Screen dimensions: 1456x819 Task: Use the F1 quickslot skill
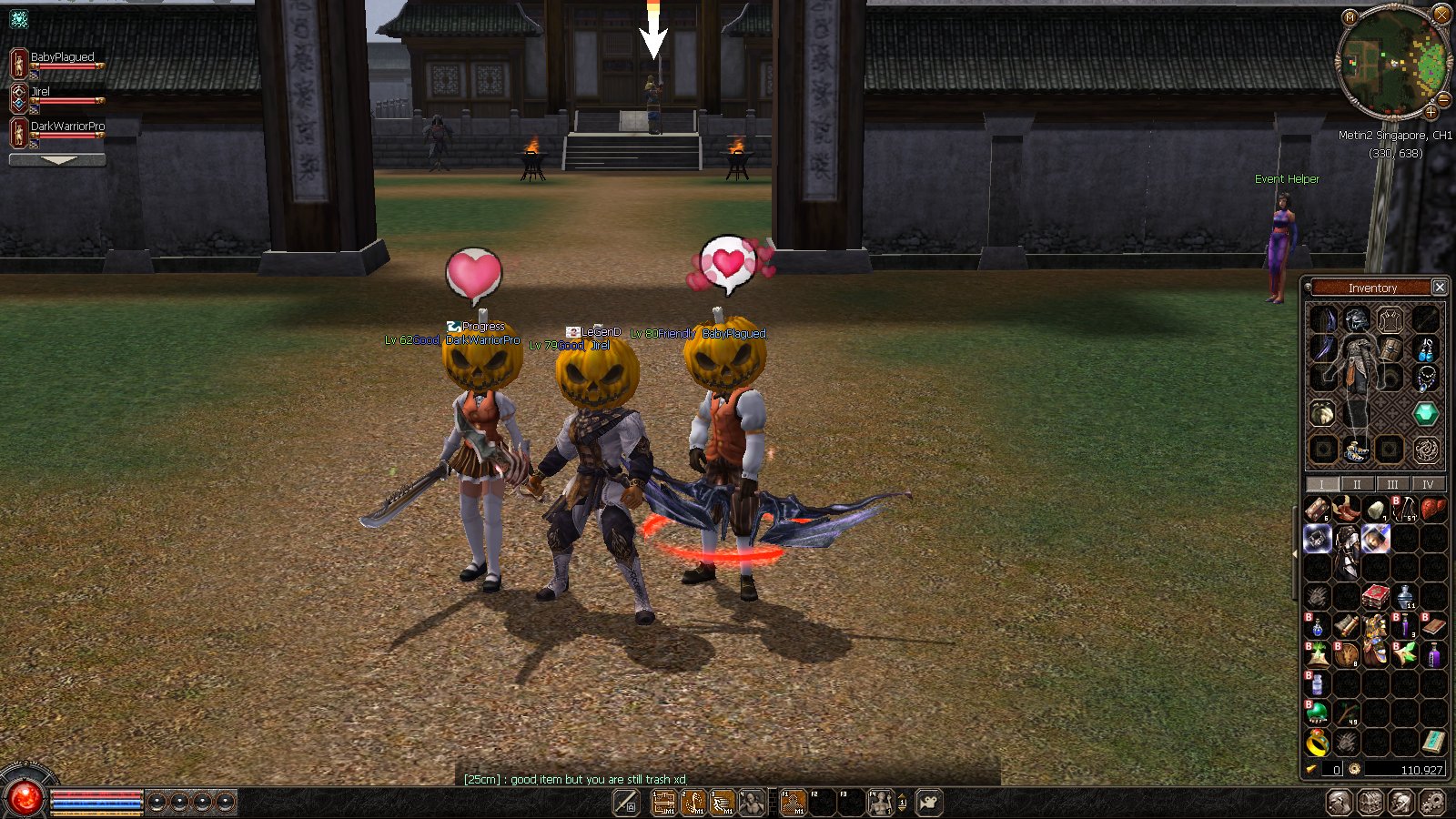tap(794, 803)
